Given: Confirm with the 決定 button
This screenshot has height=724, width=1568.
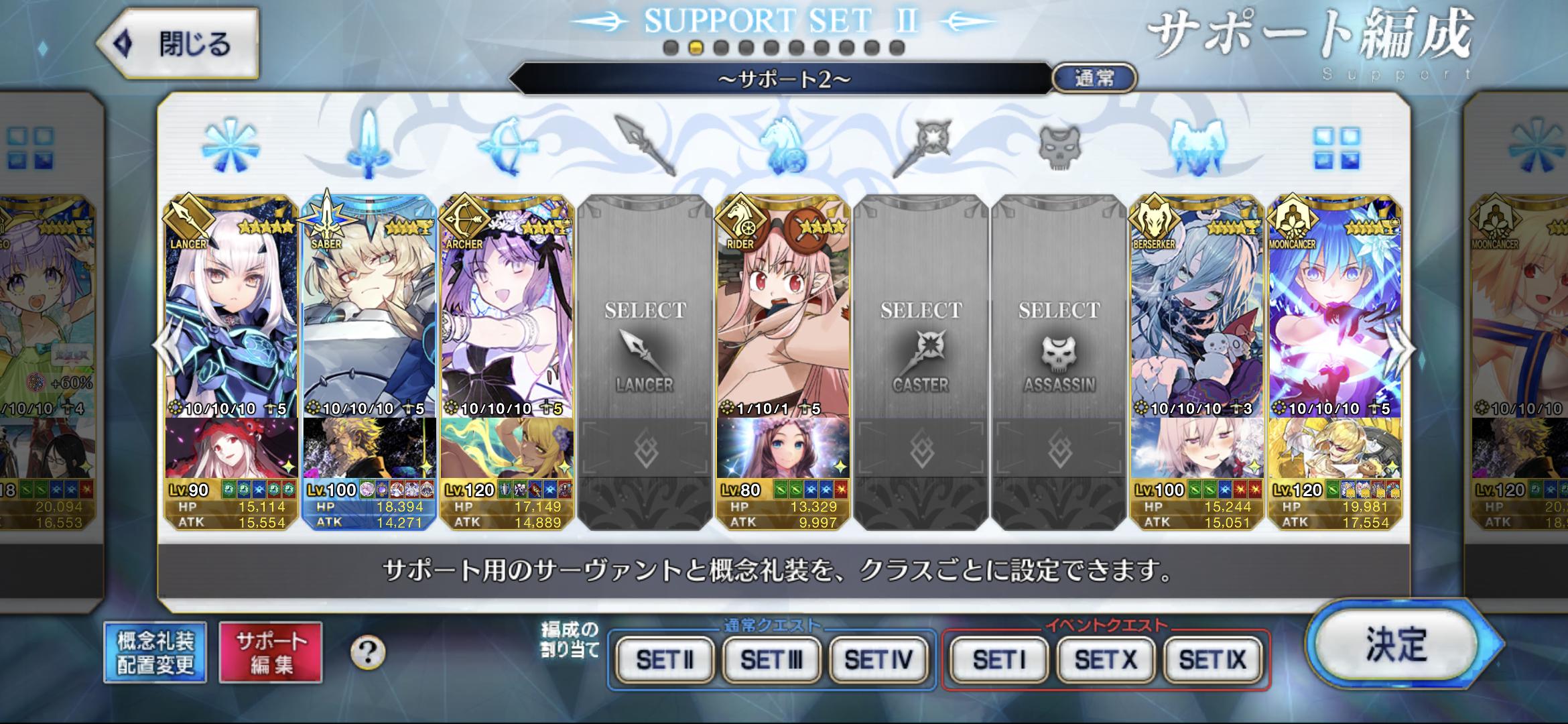Looking at the screenshot, I should 1397,645.
